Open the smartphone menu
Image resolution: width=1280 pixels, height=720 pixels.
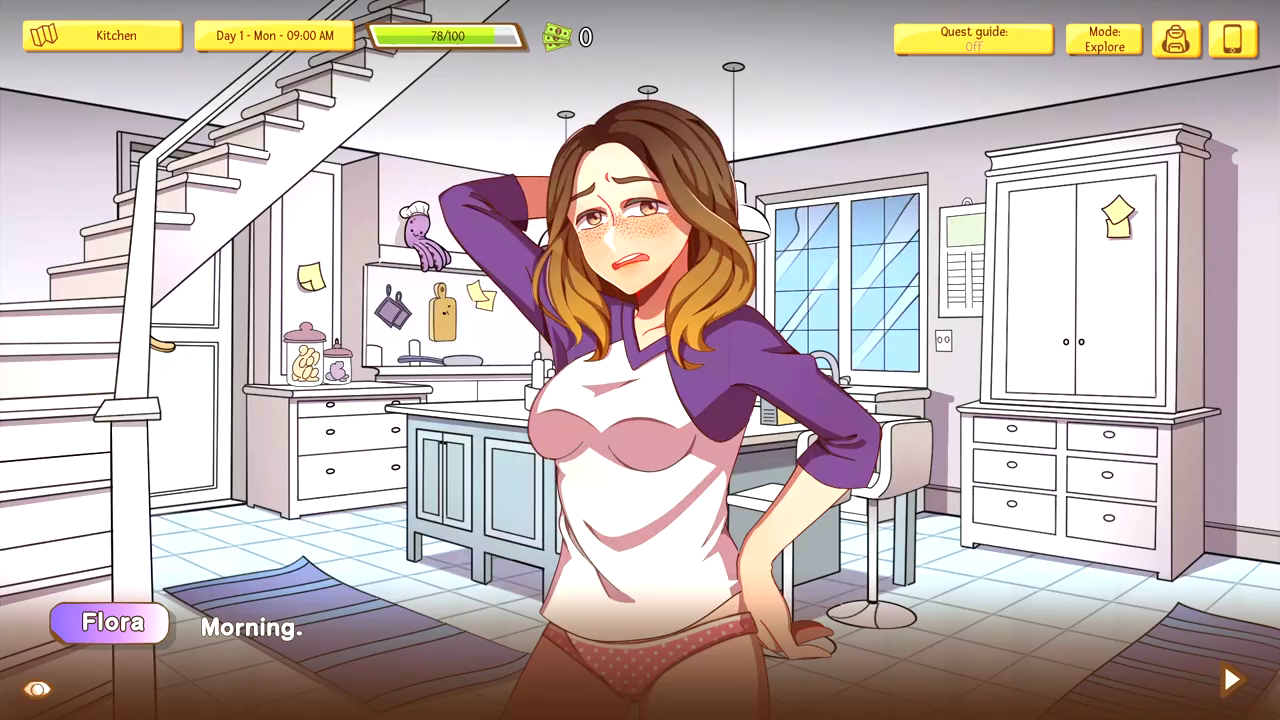pyautogui.click(x=1232, y=39)
